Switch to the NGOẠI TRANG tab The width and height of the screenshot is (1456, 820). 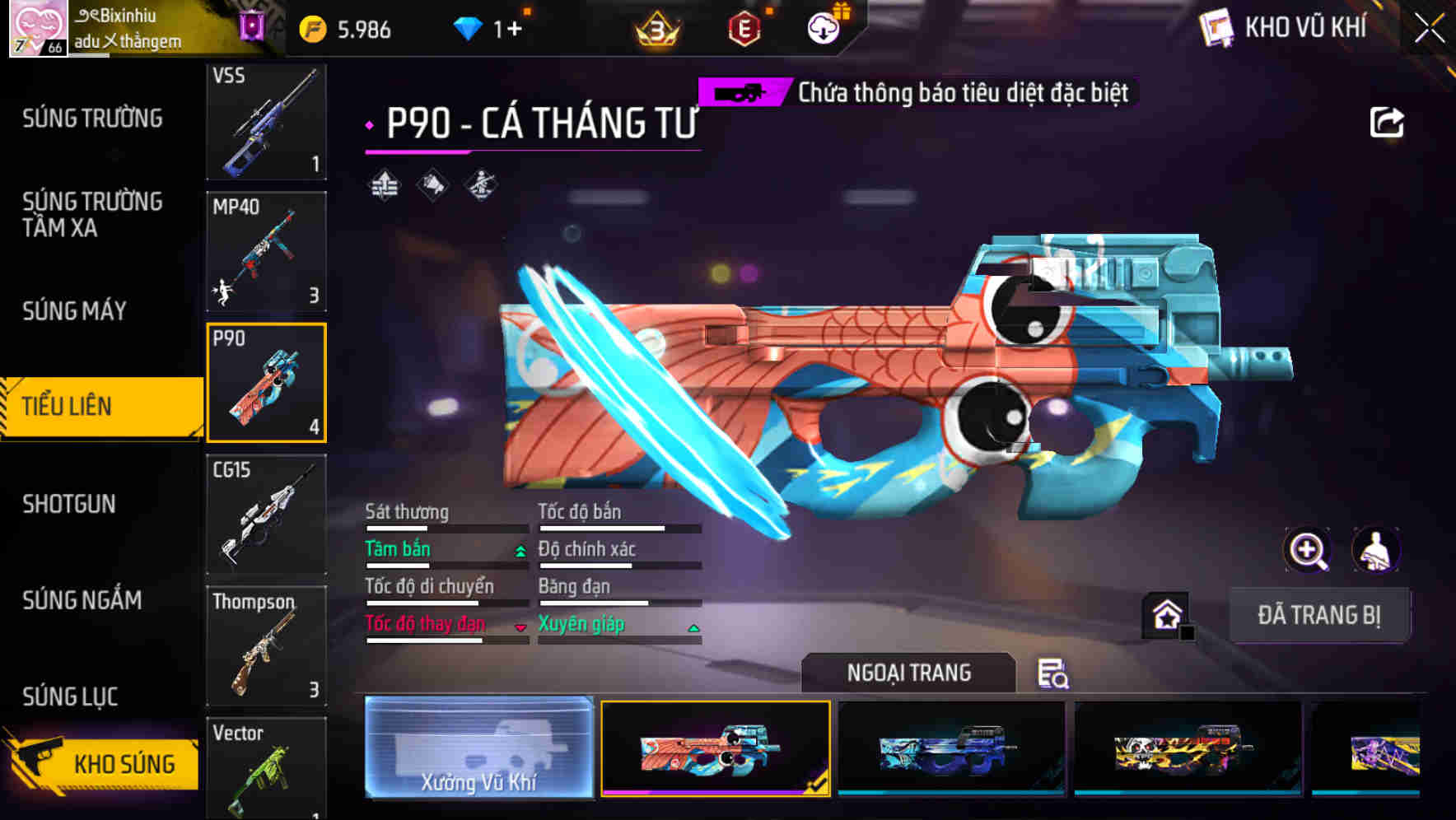click(908, 672)
